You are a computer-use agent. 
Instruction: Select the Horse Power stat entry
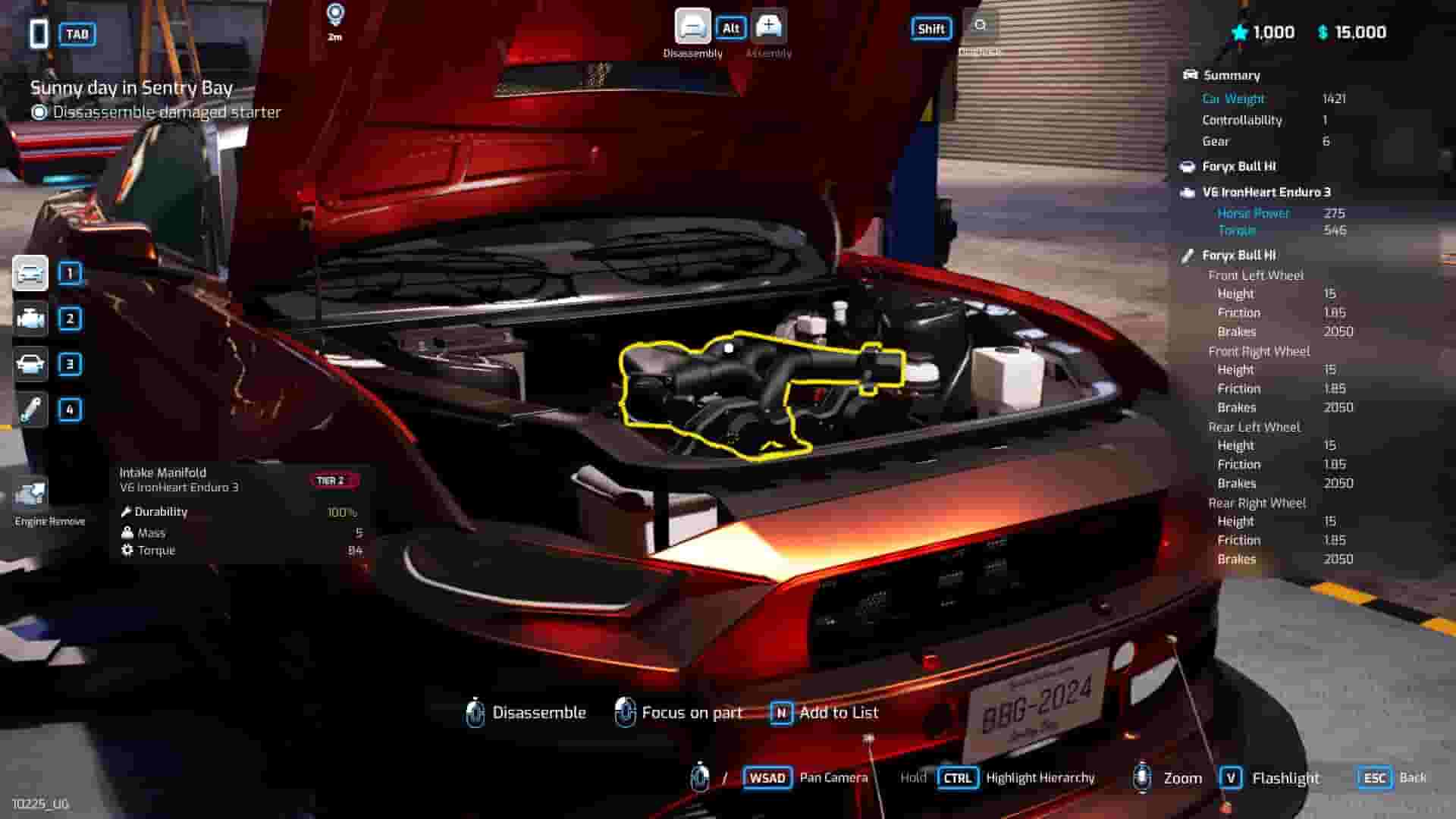1254,213
